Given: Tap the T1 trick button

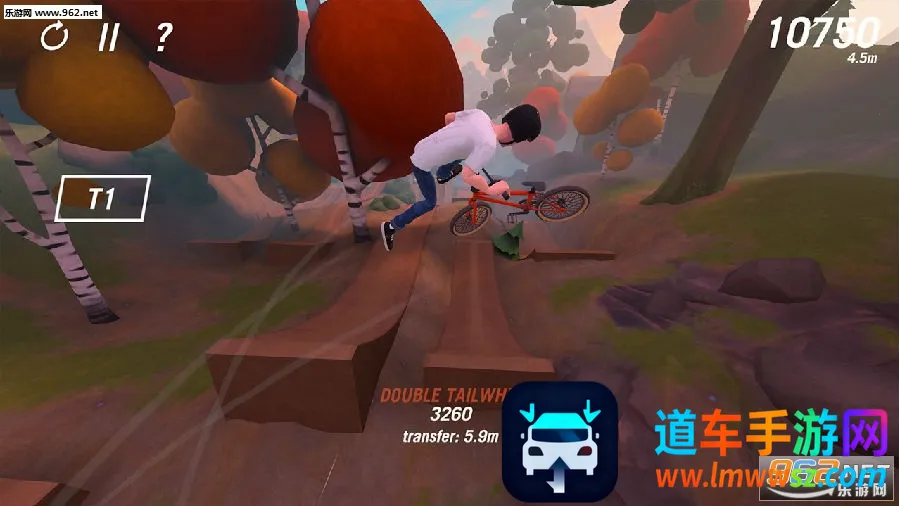Looking at the screenshot, I should tap(103, 198).
